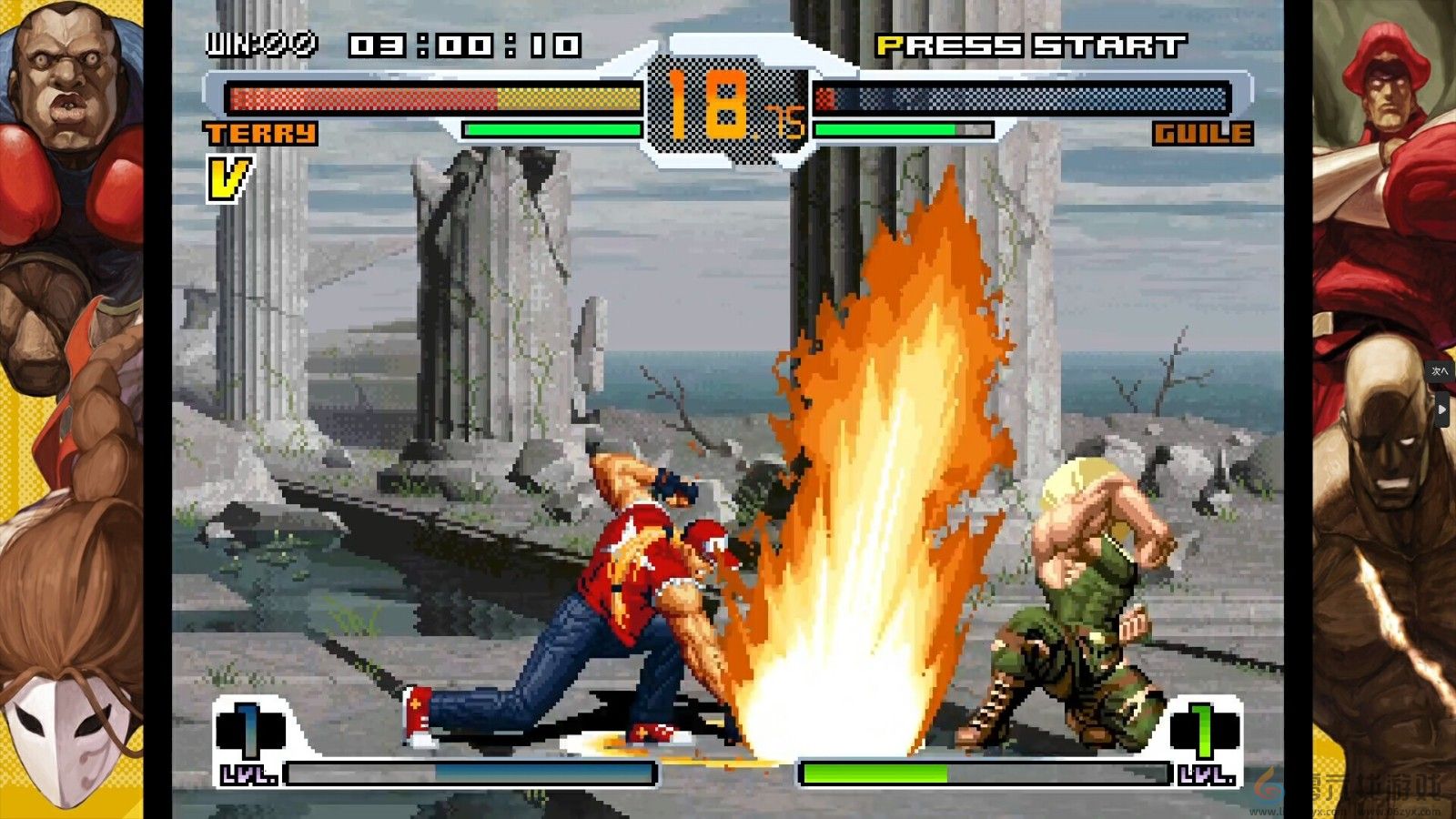Click the WIN 00 counter
The height and width of the screenshot is (819, 1456).
262,41
